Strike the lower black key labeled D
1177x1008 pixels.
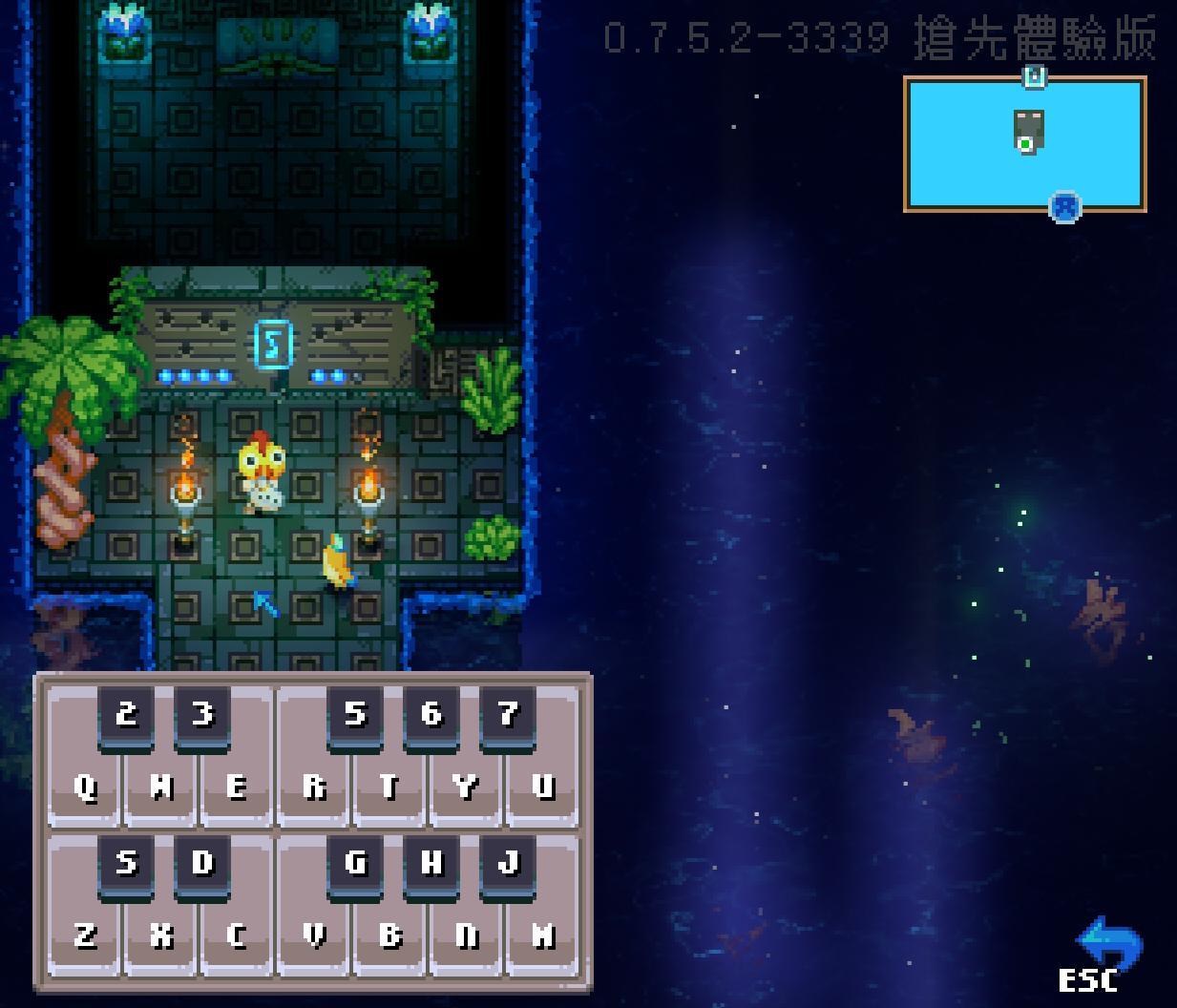(202, 864)
